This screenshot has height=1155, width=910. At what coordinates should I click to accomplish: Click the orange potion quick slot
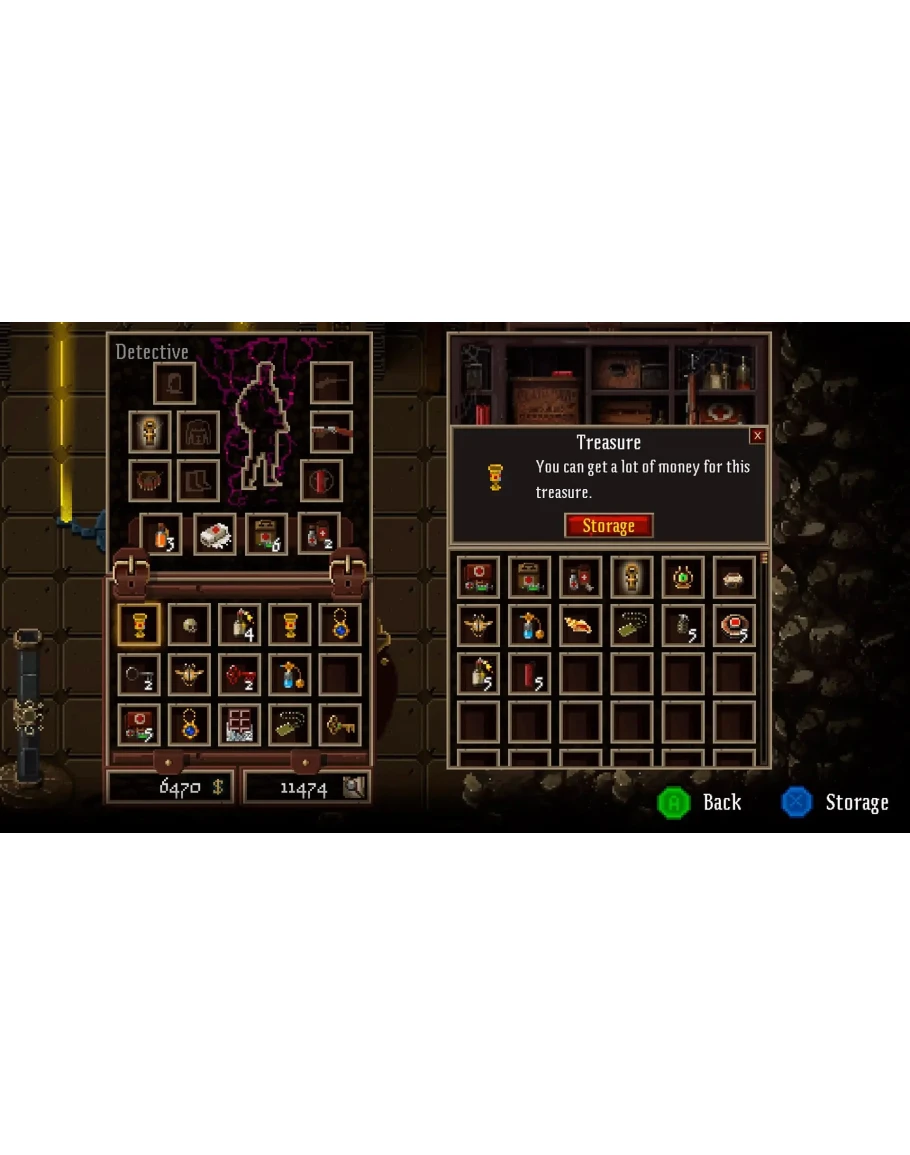(x=160, y=533)
